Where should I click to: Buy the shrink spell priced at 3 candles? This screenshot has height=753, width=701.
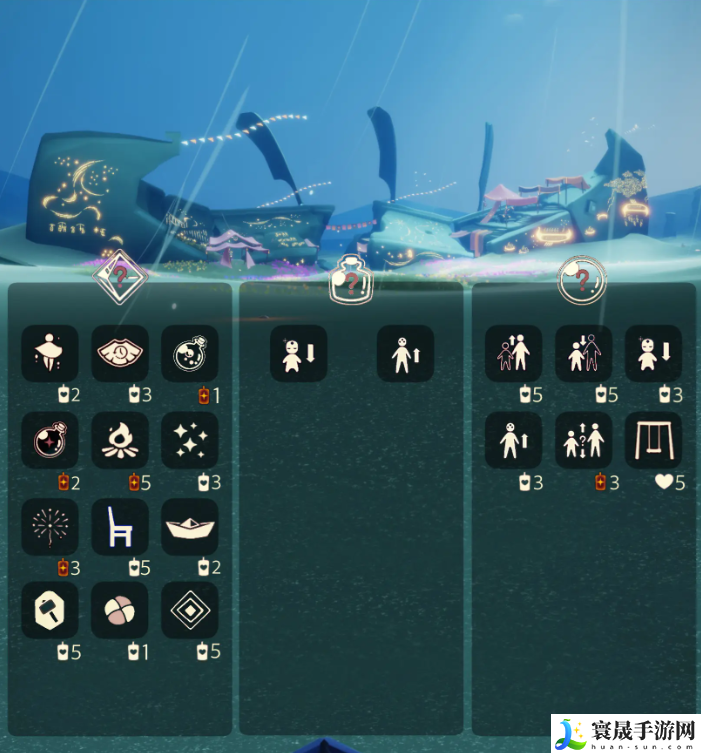click(654, 353)
